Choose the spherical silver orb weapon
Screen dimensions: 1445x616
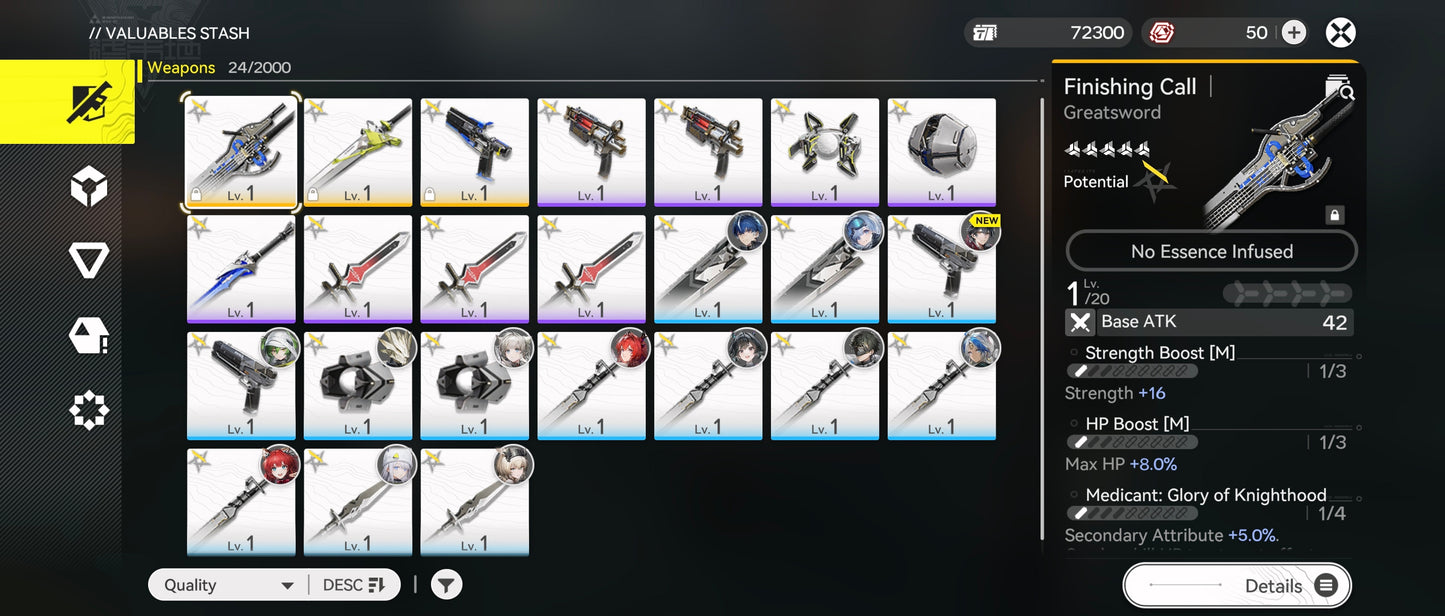942,152
